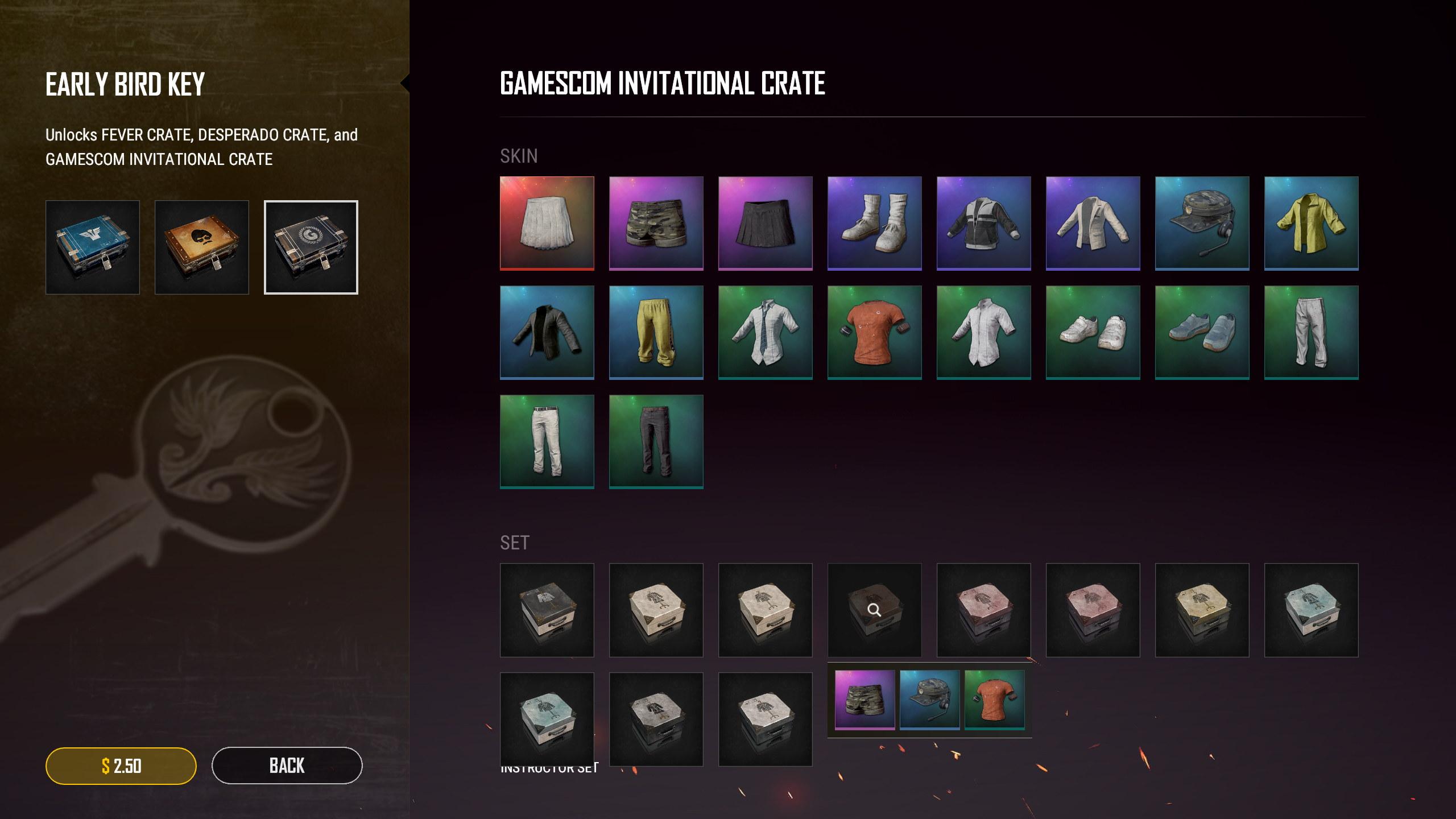The width and height of the screenshot is (1456, 819).
Task: Choose the white shirt with tie skin
Action: pyautogui.click(x=766, y=332)
